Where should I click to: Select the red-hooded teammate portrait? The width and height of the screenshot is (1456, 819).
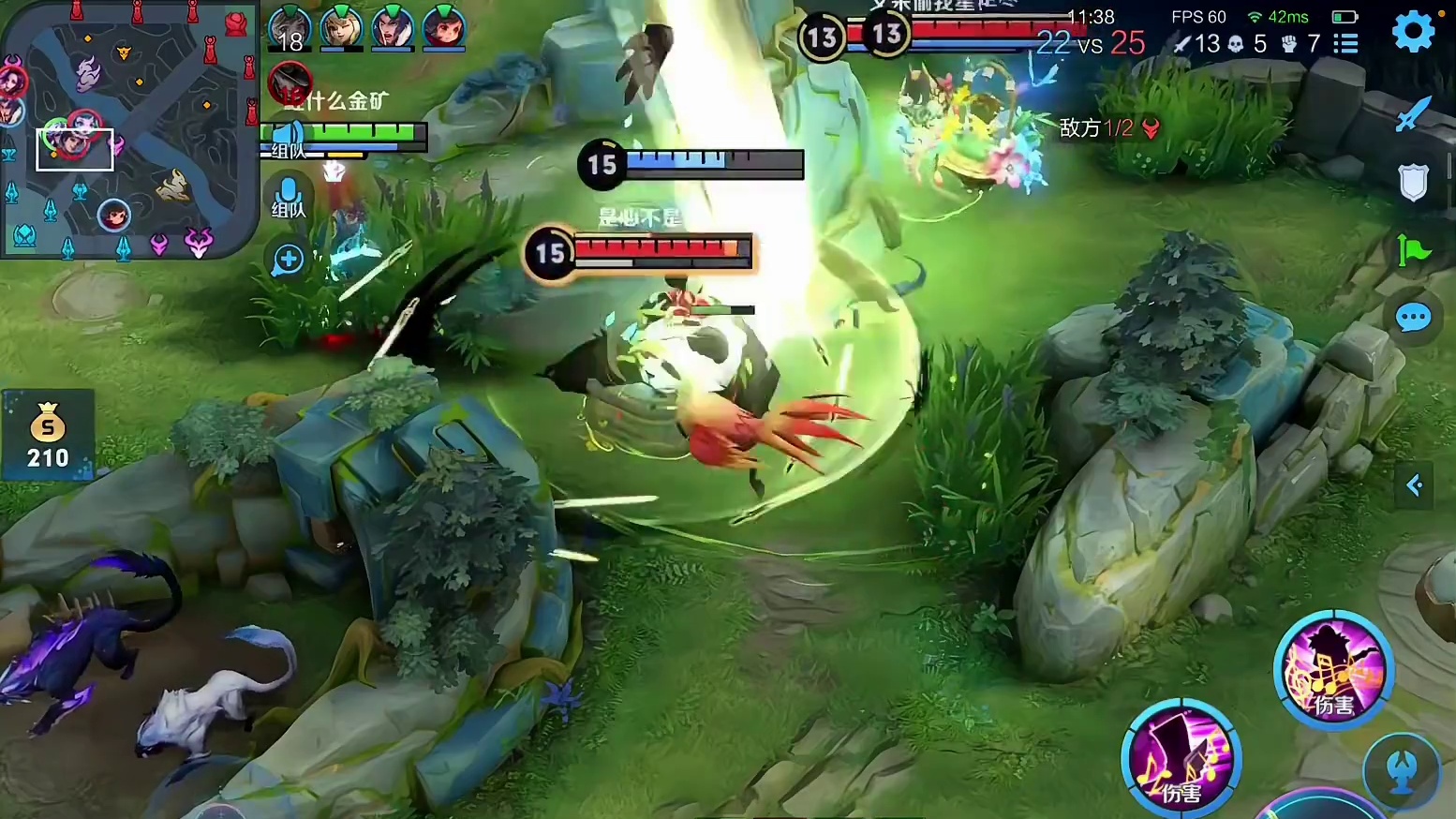coord(444,27)
